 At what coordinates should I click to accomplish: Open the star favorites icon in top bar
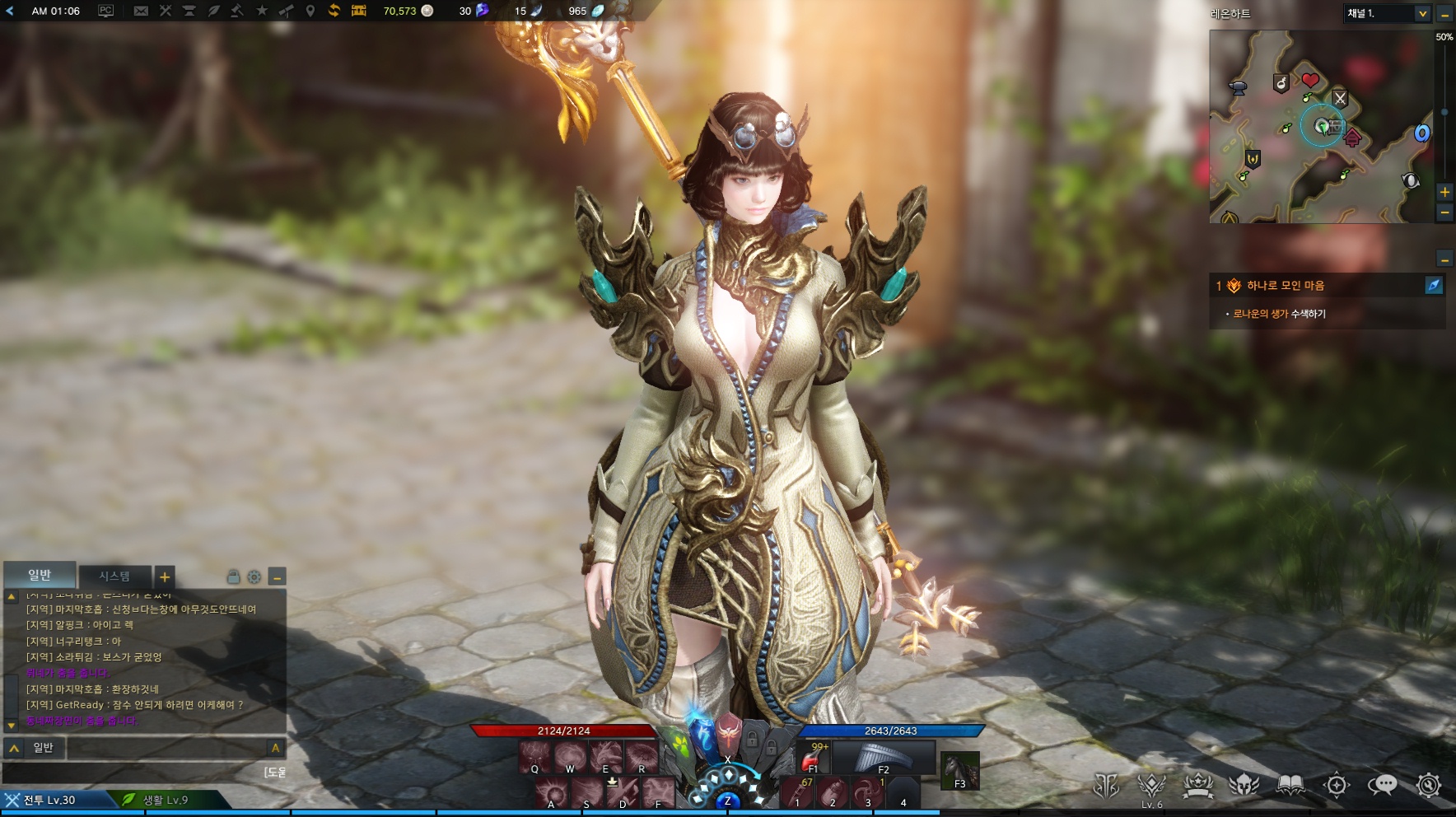(x=262, y=11)
